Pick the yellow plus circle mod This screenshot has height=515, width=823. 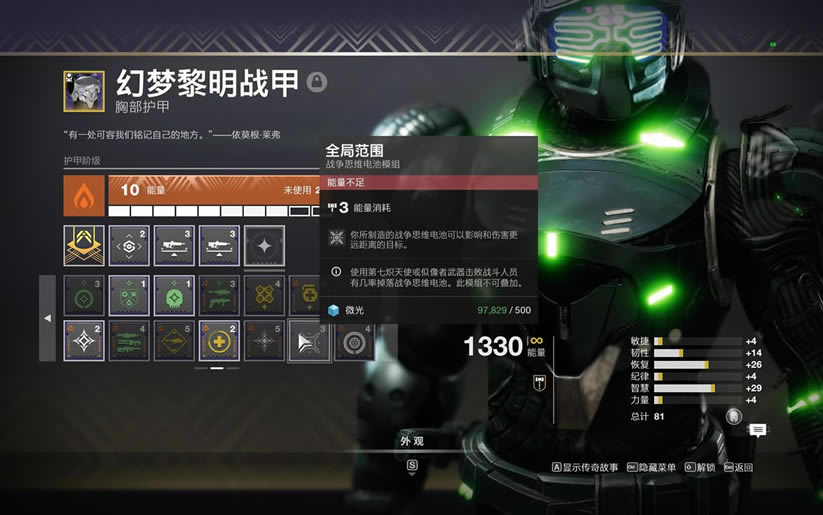(x=219, y=340)
